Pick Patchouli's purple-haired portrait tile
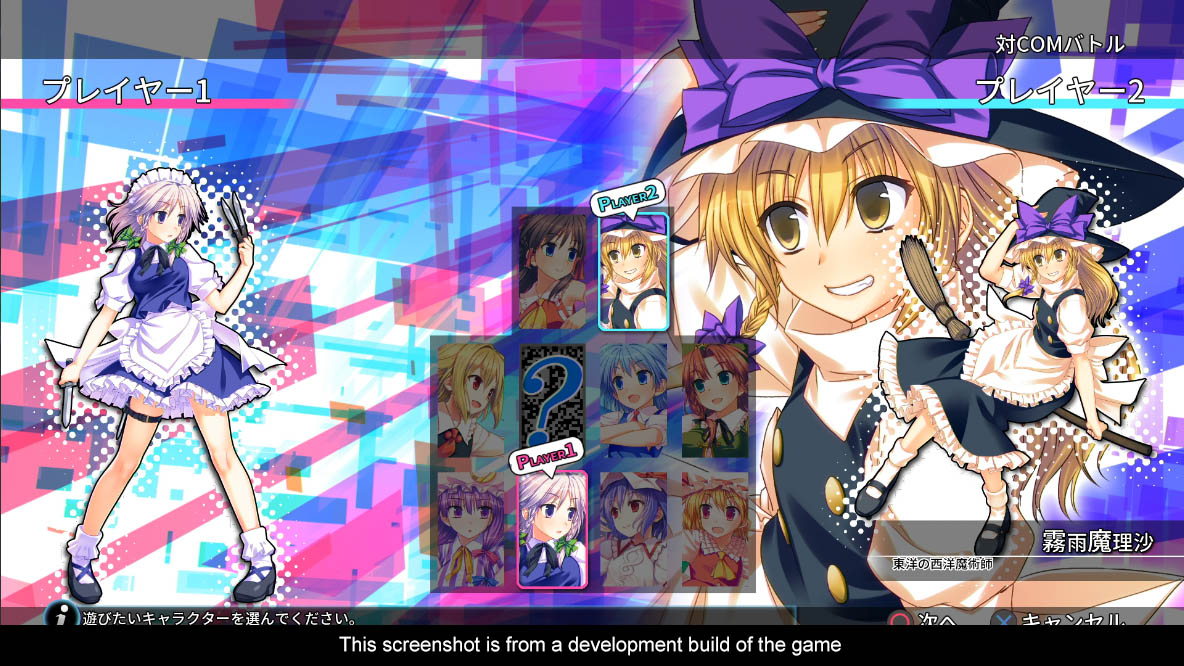This screenshot has width=1184, height=666. click(x=470, y=530)
